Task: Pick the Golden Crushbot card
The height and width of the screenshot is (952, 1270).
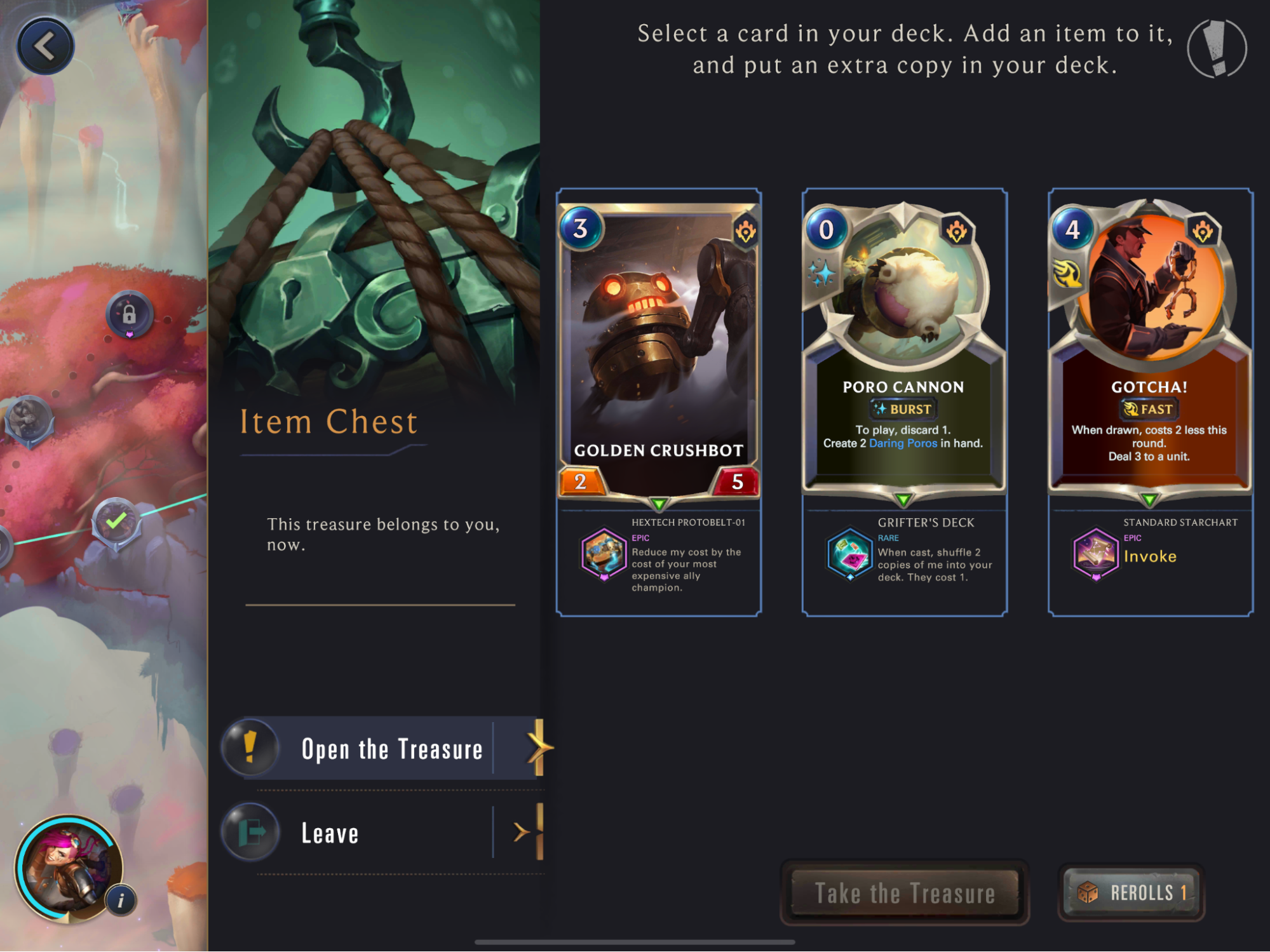Action: (x=659, y=349)
